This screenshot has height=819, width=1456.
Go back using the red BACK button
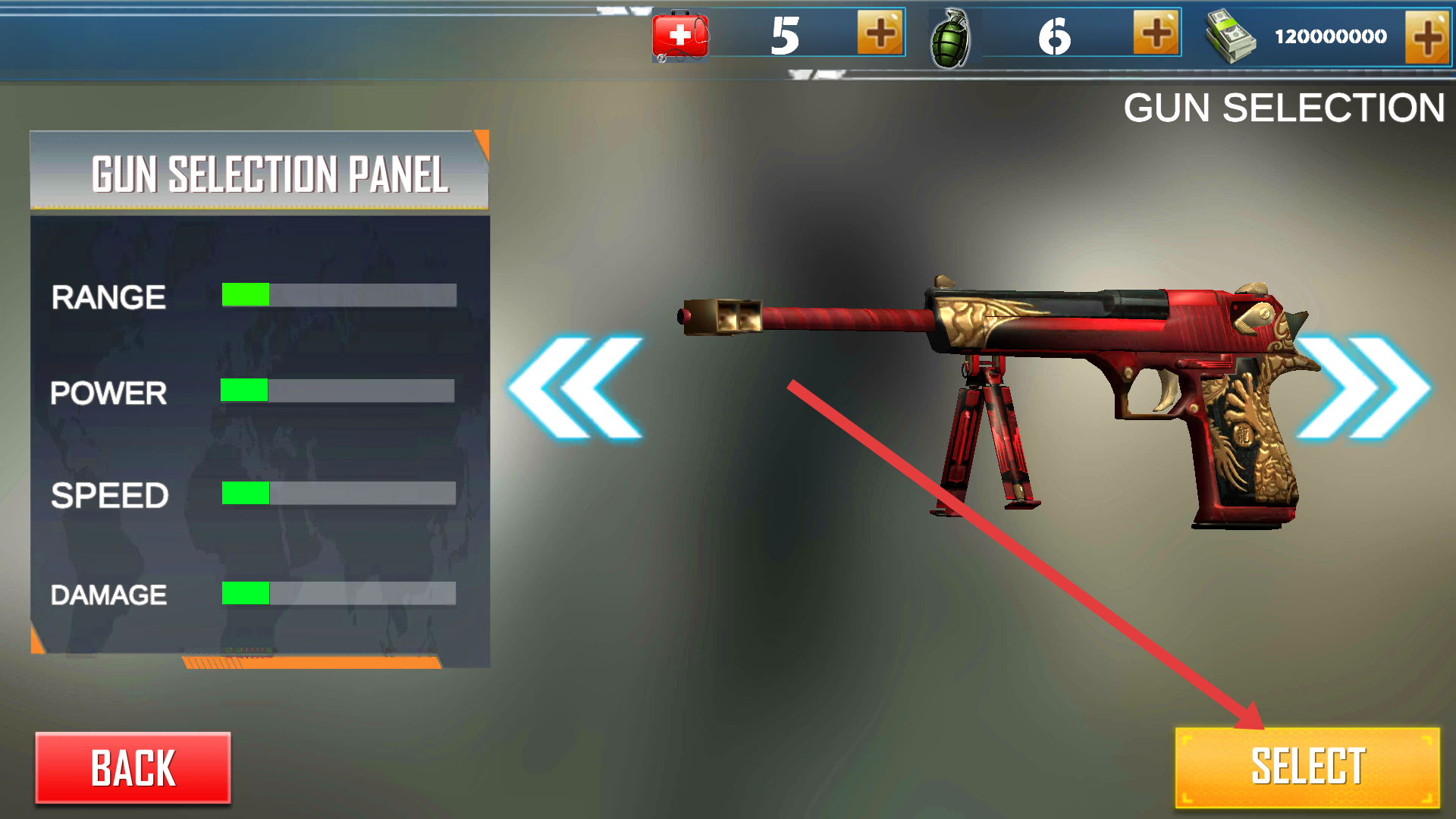coord(133,767)
